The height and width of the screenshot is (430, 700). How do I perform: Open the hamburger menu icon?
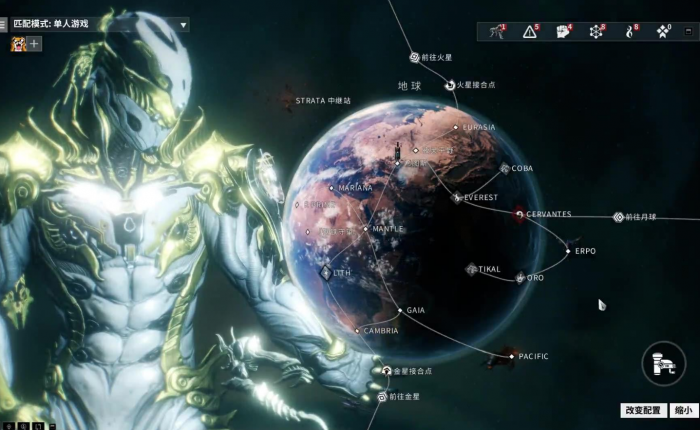pos(5,25)
